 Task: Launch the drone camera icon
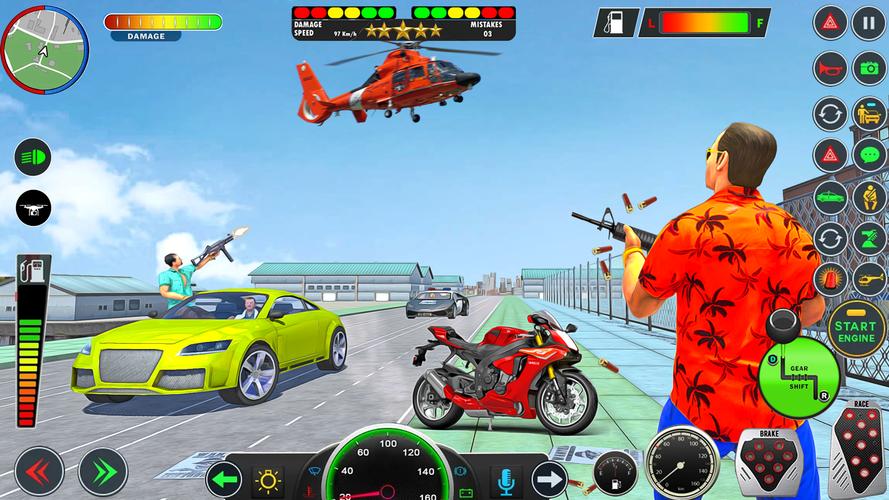(x=33, y=208)
